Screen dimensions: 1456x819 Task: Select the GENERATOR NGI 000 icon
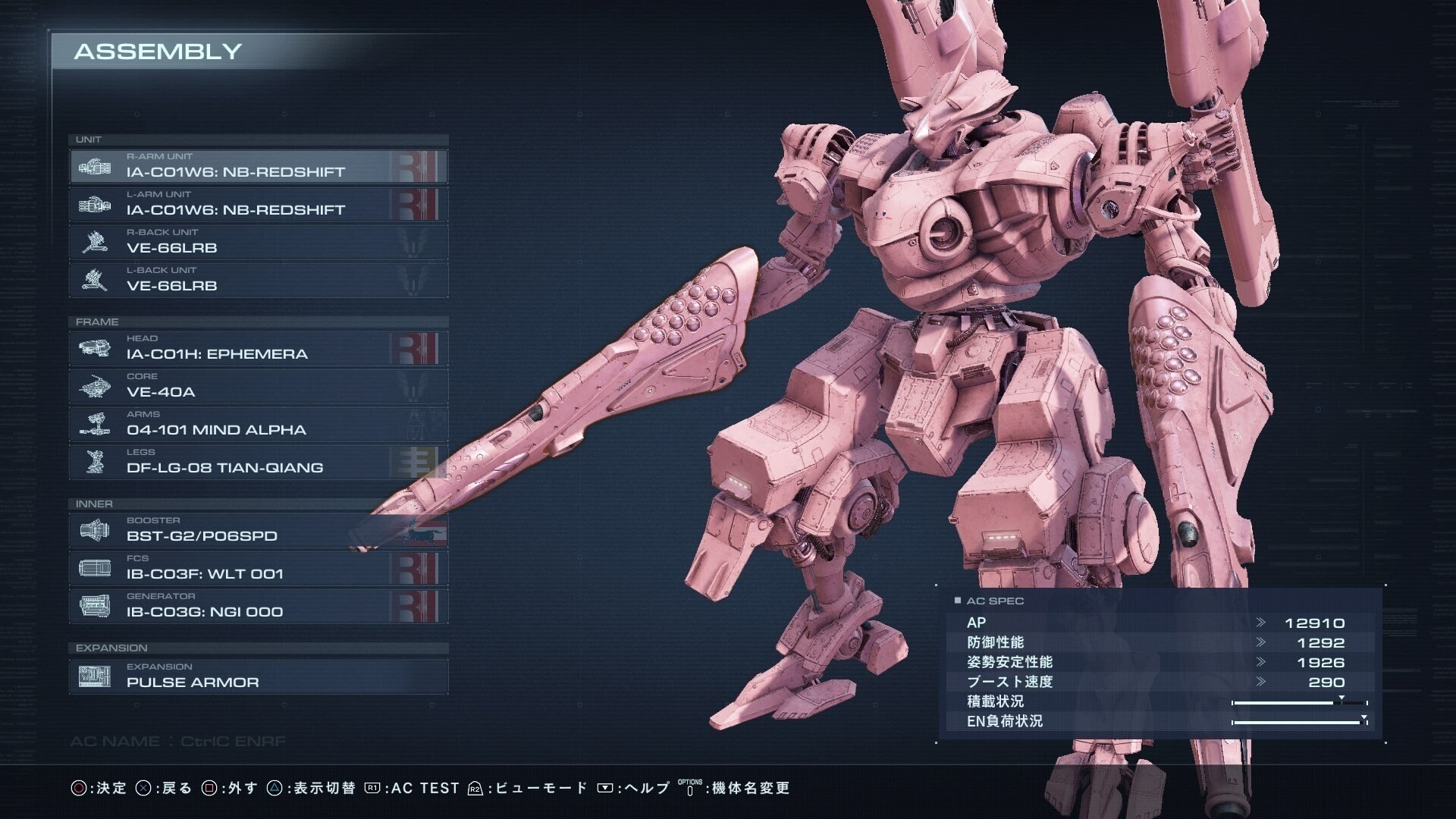coord(95,605)
